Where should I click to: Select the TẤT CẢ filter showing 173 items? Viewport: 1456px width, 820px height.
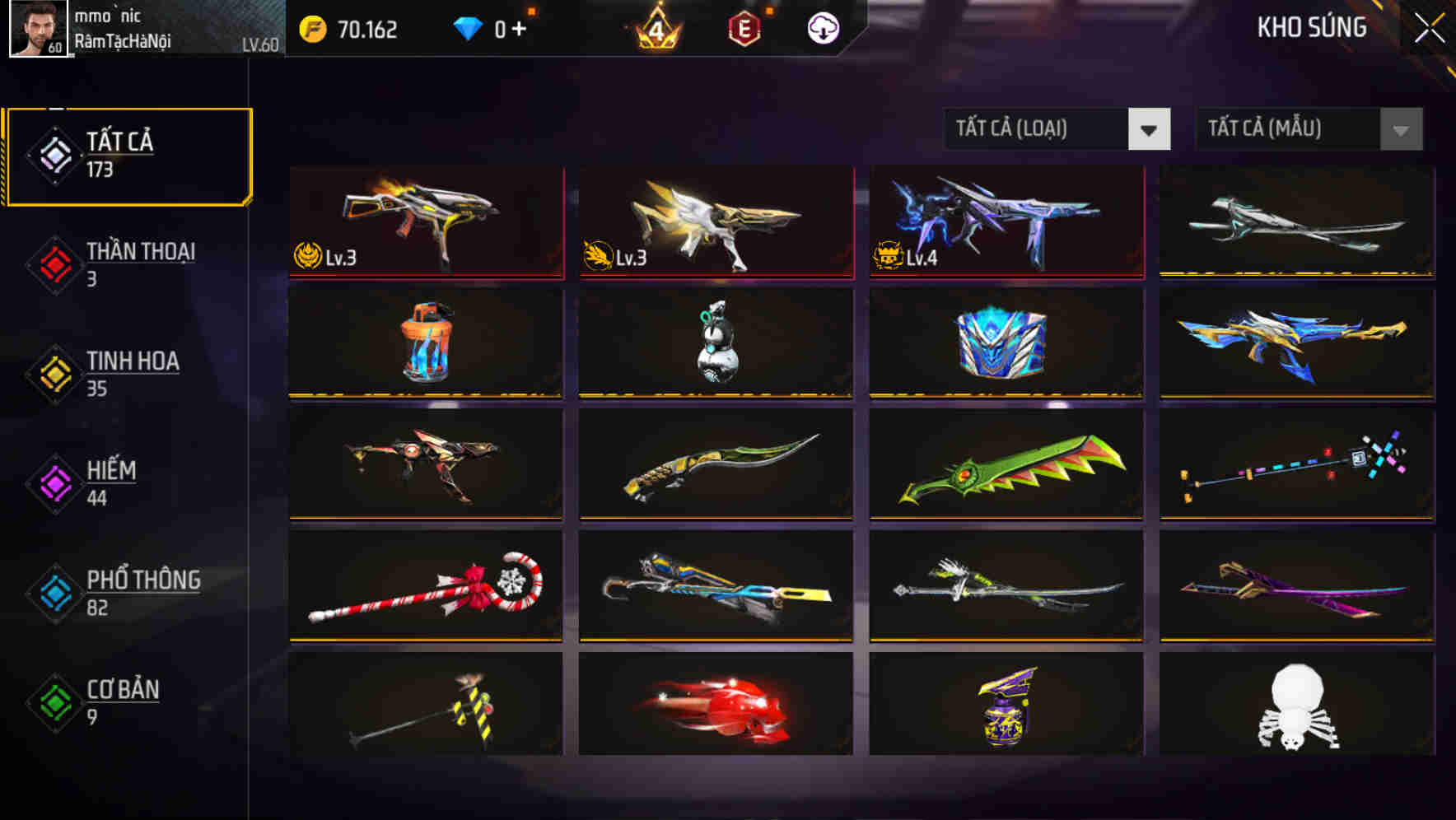click(128, 155)
